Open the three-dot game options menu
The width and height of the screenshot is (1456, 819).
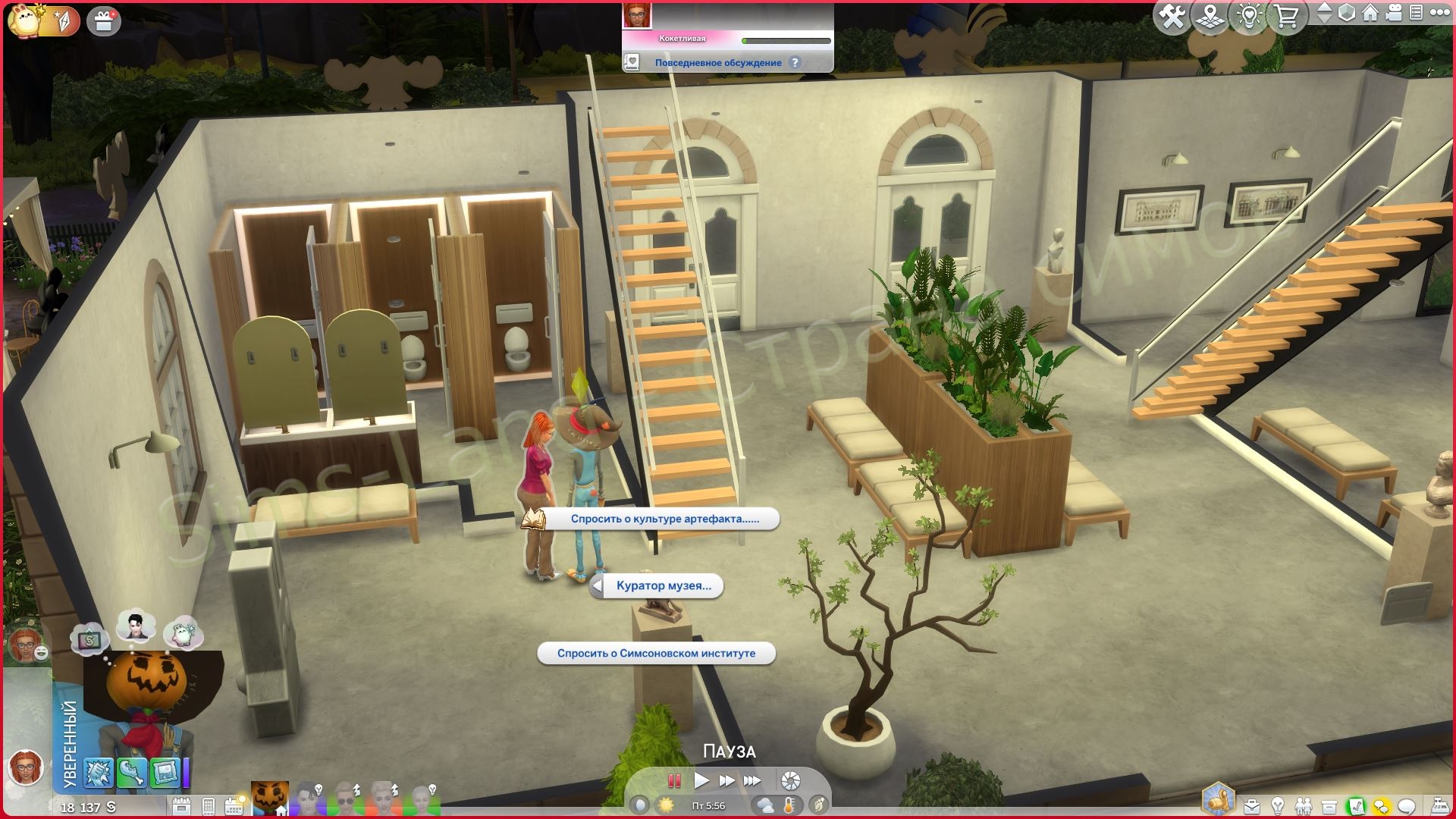1439,13
